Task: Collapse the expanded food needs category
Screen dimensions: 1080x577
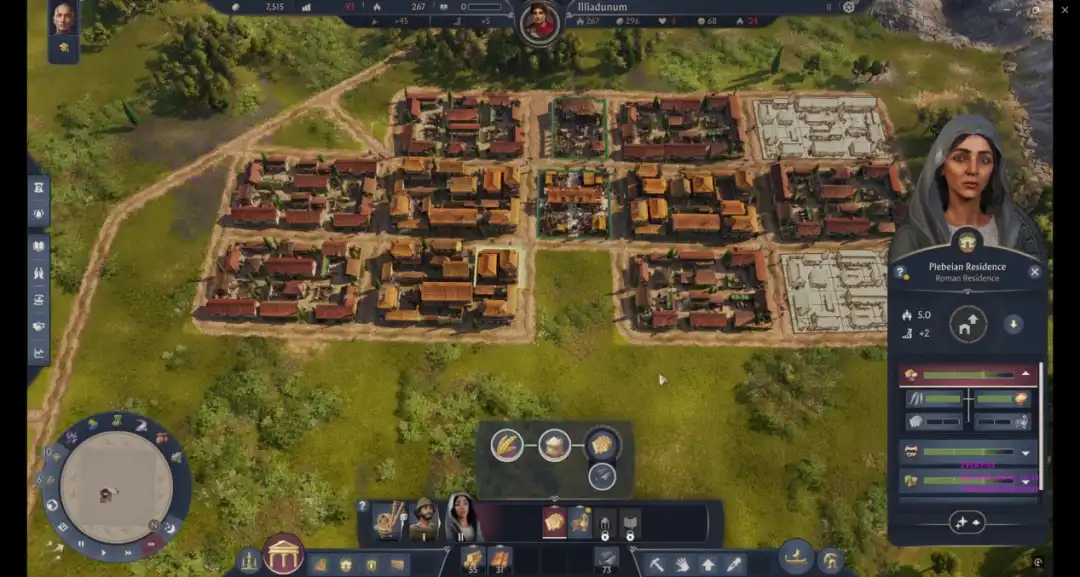Action: [x=1025, y=375]
